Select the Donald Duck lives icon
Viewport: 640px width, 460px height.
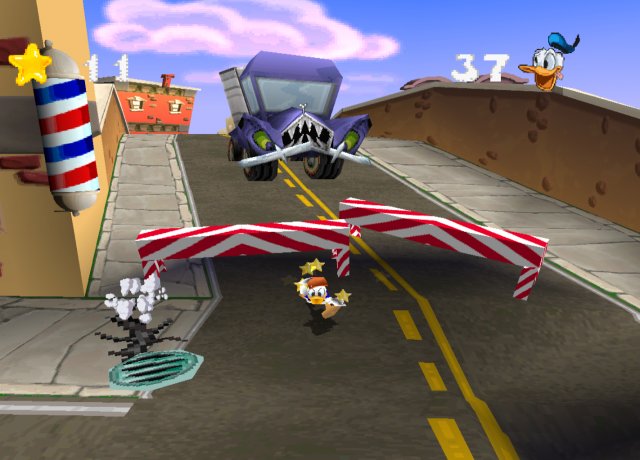click(550, 63)
